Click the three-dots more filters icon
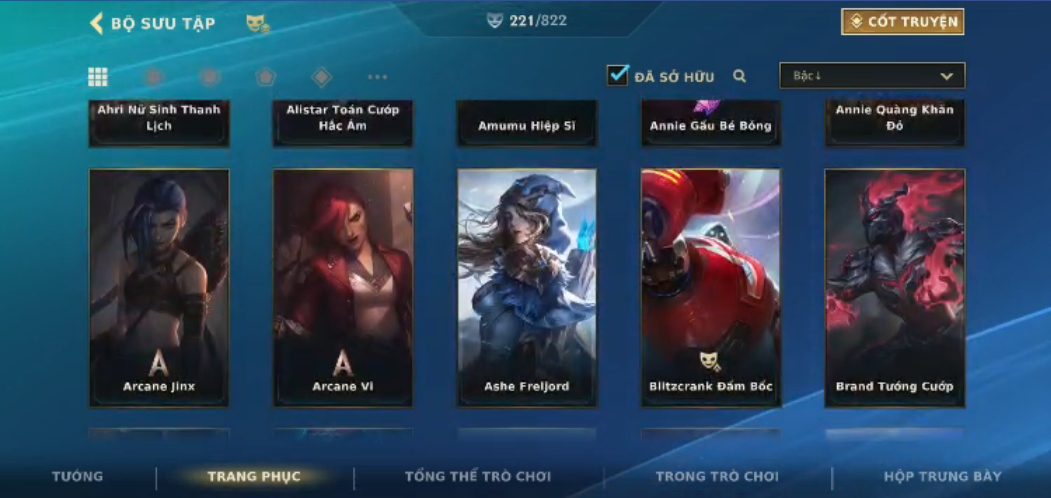 click(377, 77)
